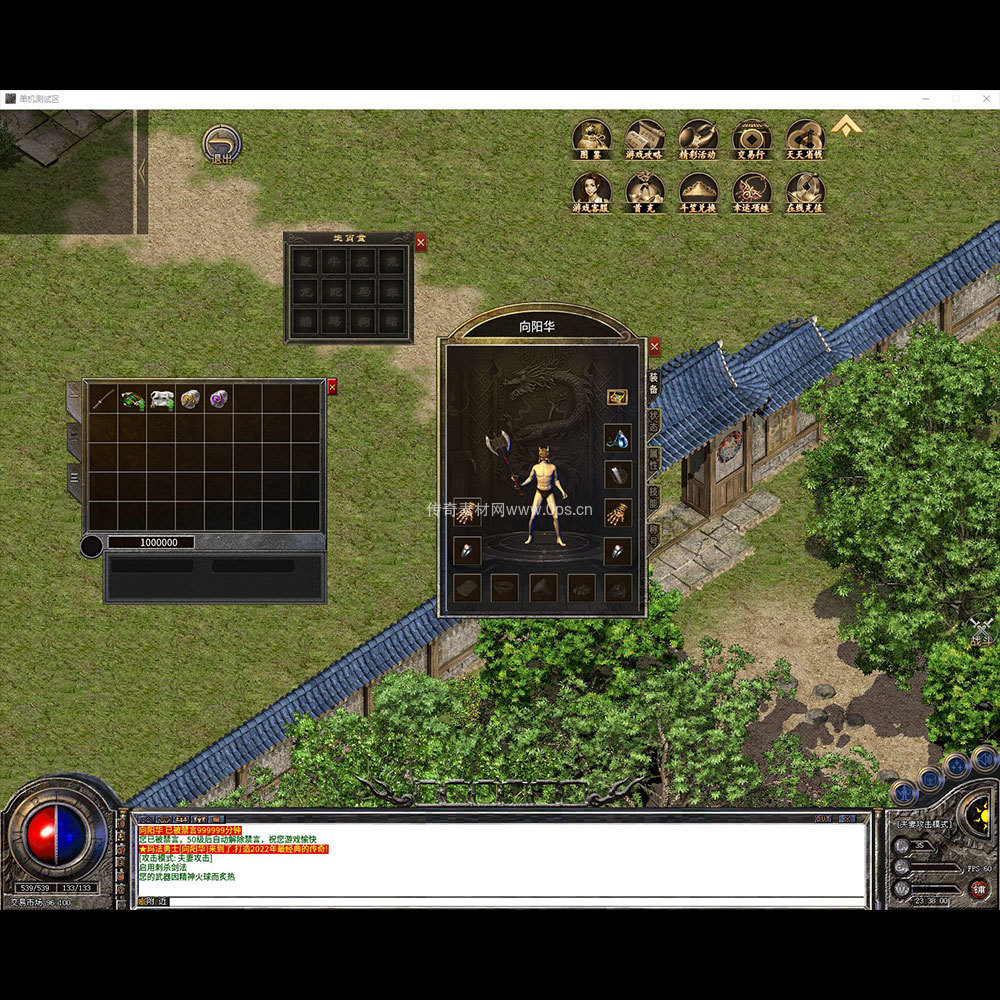The height and width of the screenshot is (1000, 1000).
Task: Open the 图鉴 codex icon
Action: [591, 140]
